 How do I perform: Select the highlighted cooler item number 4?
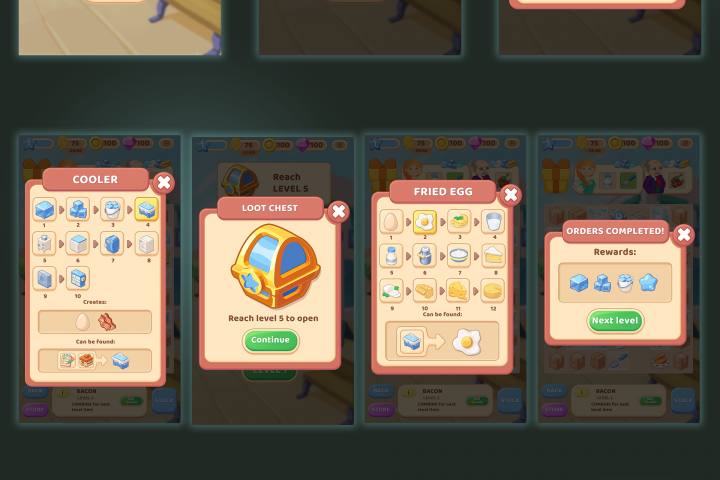[146, 210]
